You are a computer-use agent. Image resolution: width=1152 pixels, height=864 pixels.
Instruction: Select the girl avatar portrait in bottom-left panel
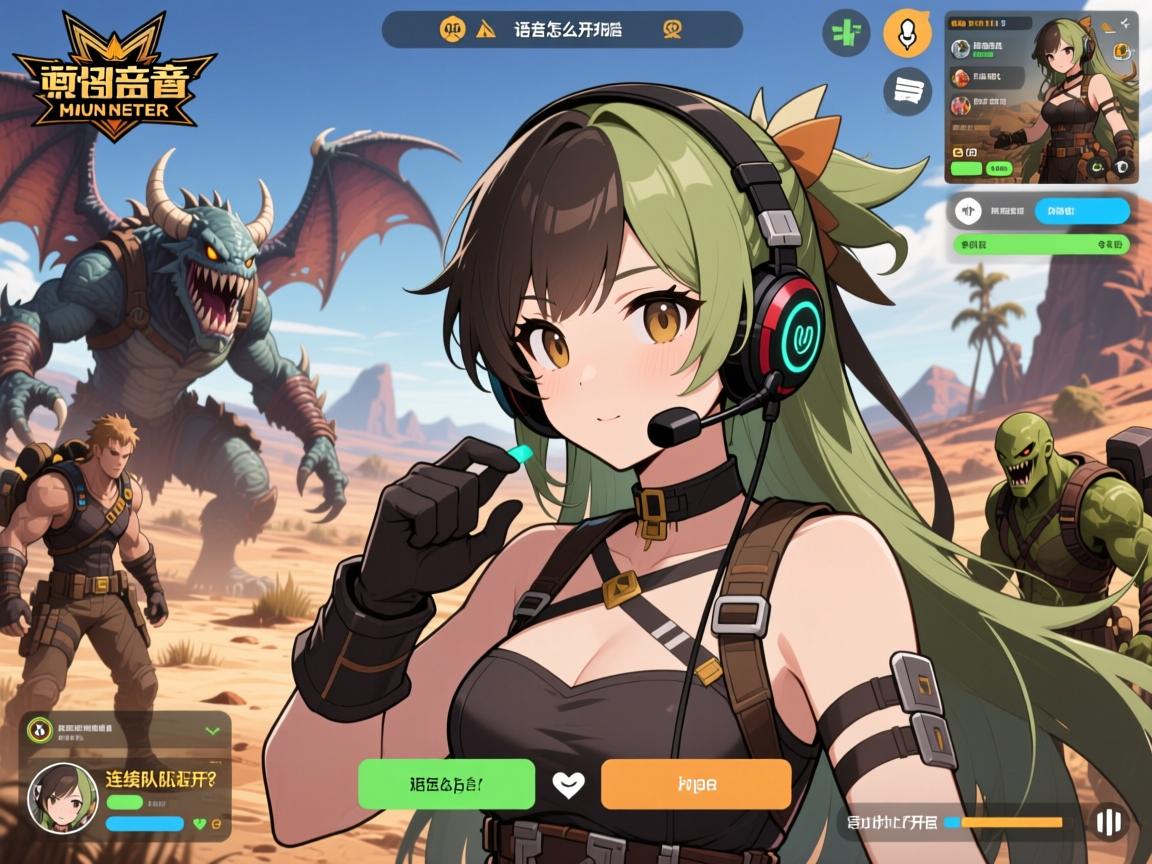[62, 797]
